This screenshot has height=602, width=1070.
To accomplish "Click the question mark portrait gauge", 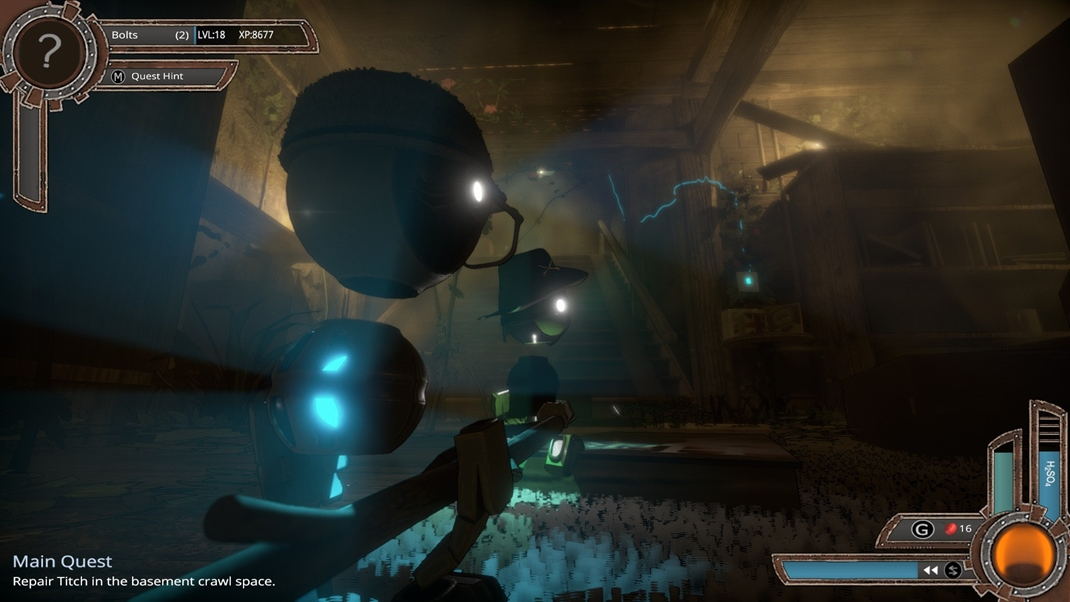I will click(x=45, y=53).
